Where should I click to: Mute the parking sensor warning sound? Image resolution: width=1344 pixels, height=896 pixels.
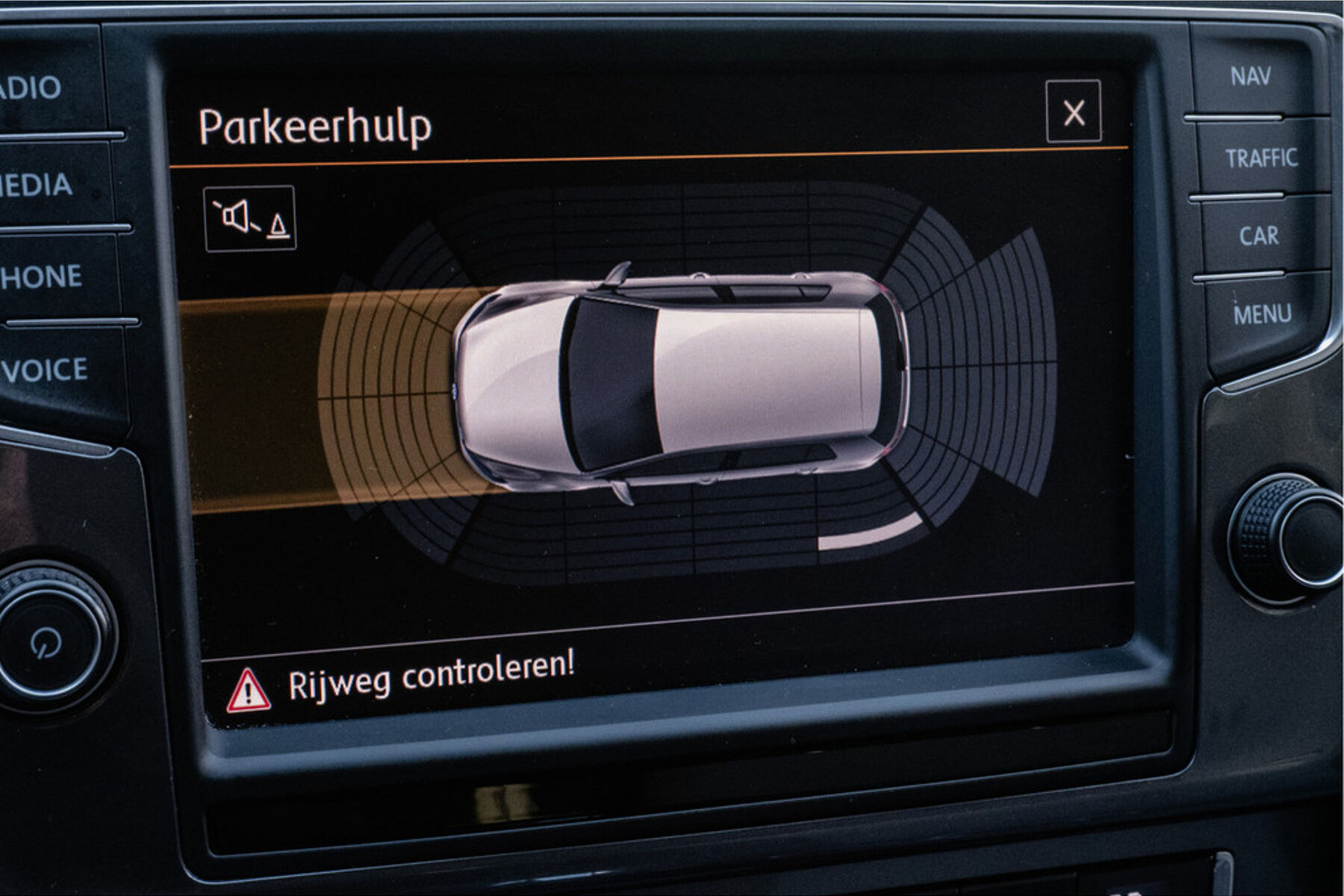(x=250, y=219)
